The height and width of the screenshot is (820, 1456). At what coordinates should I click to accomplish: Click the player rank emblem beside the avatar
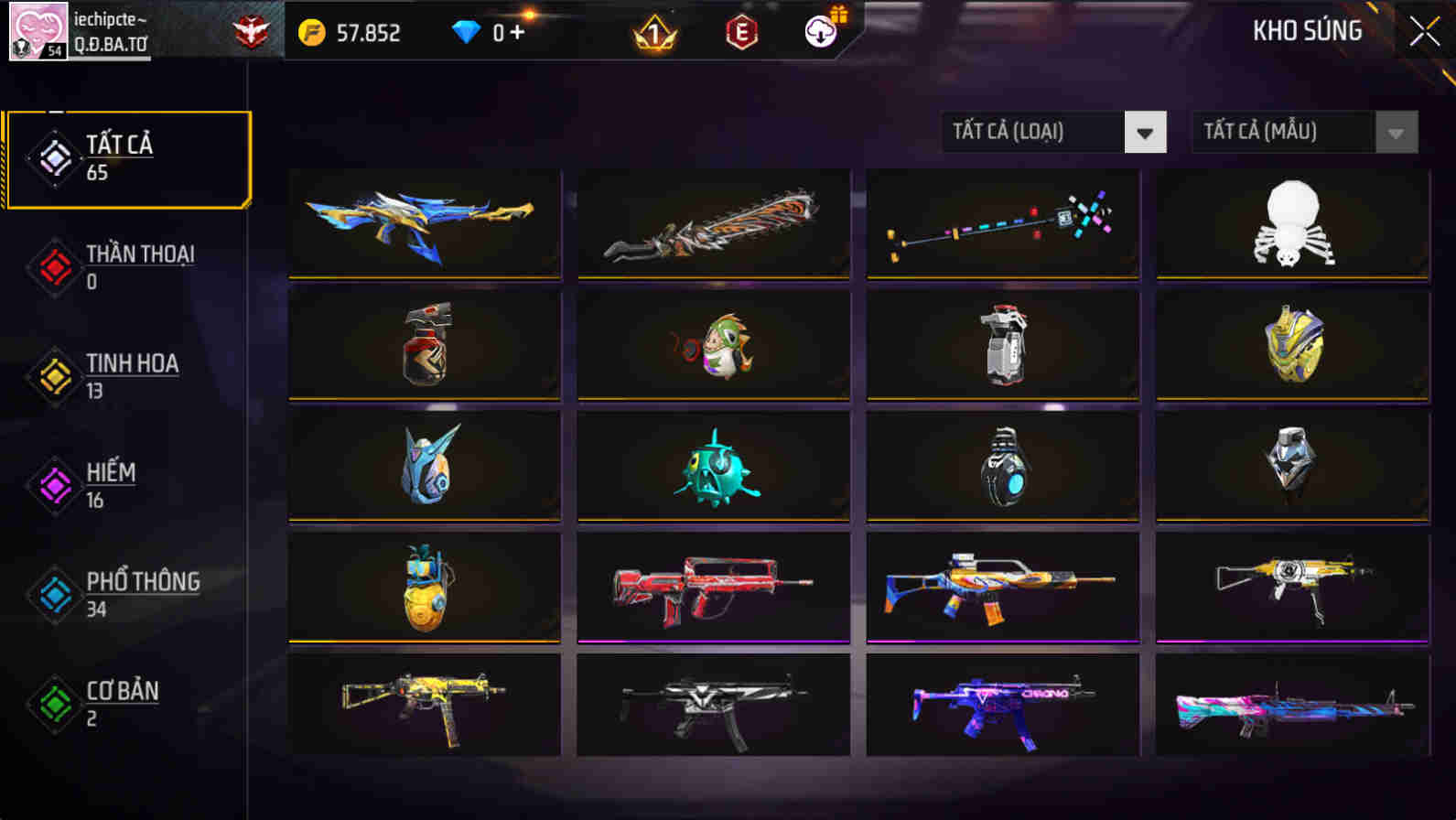pyautogui.click(x=249, y=32)
